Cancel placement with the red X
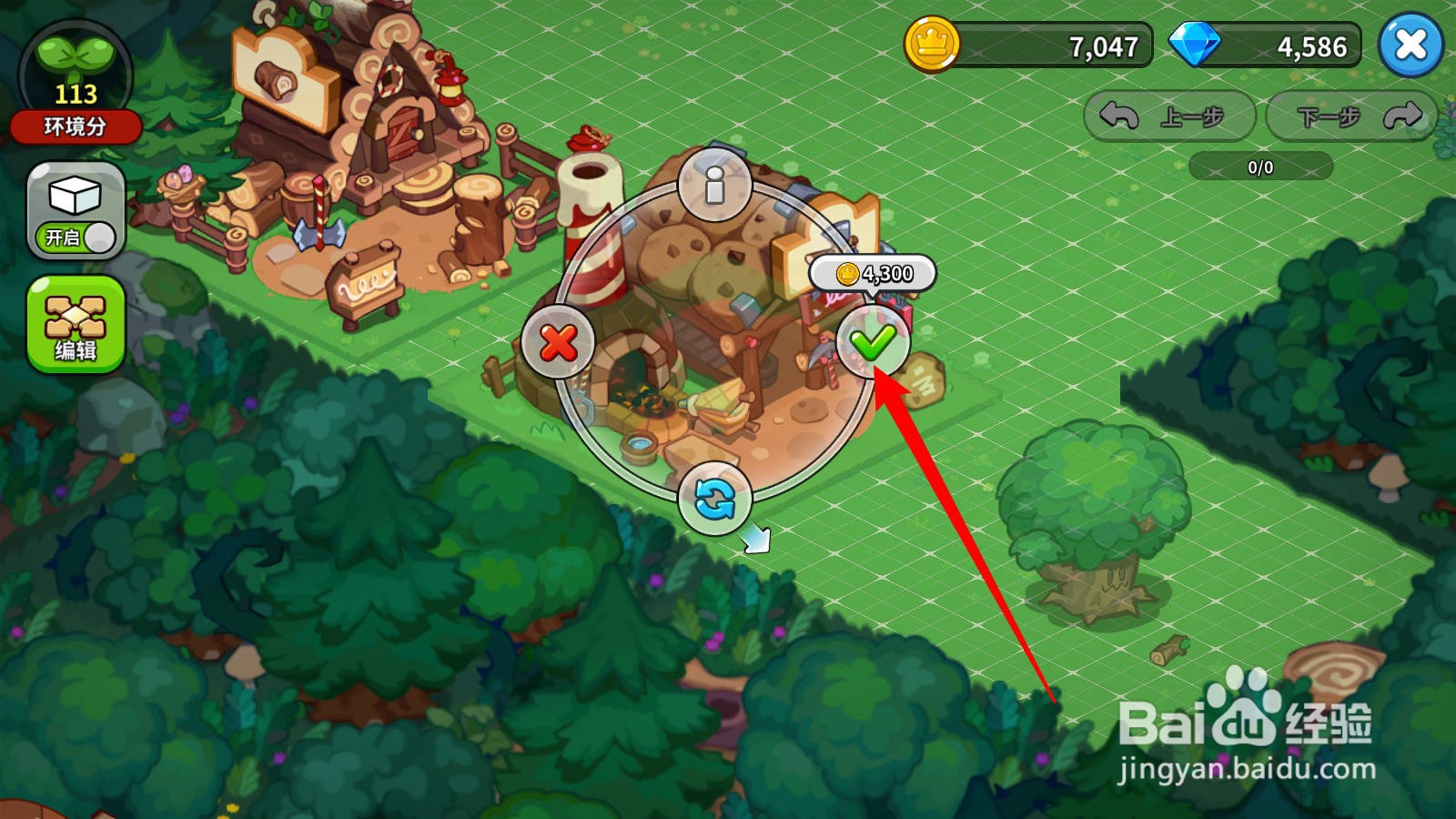This screenshot has height=819, width=1456. [x=558, y=343]
